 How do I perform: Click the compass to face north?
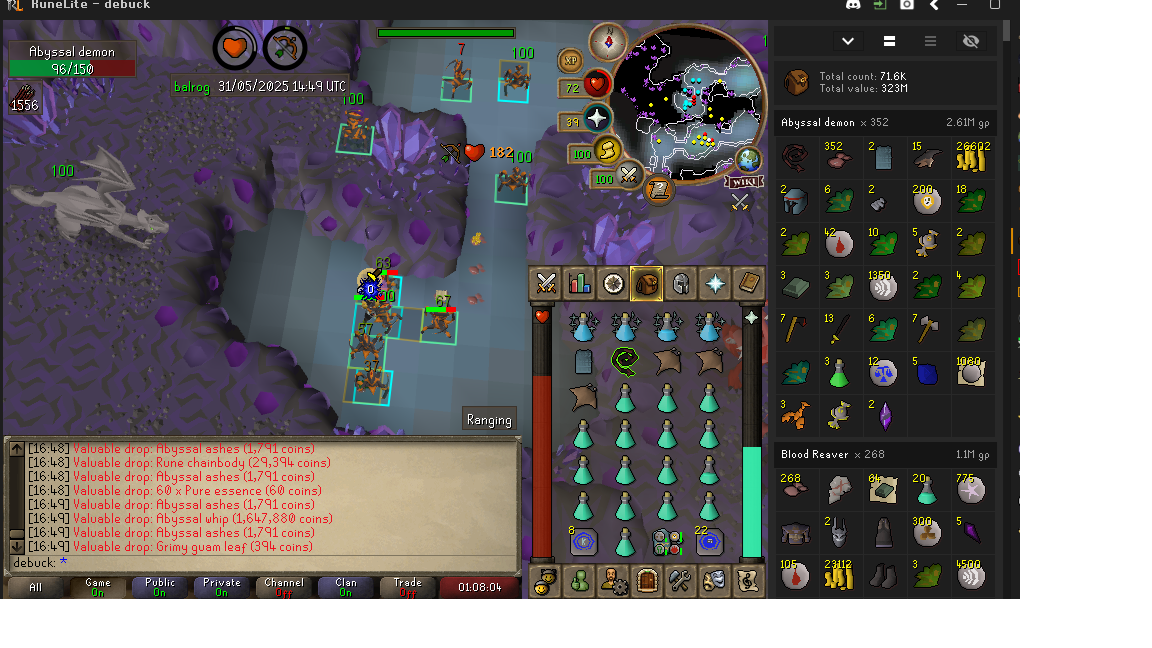[x=607, y=42]
